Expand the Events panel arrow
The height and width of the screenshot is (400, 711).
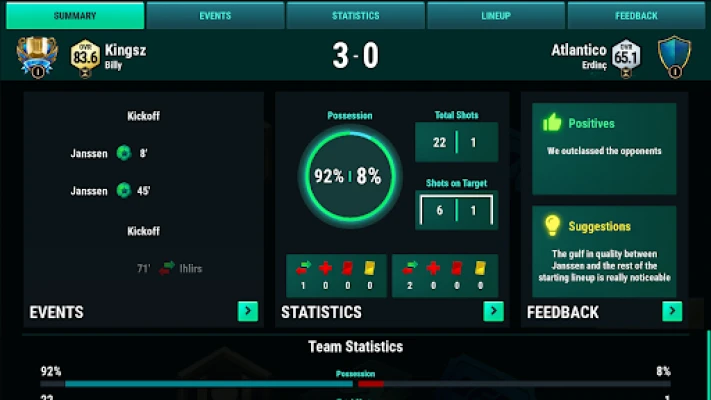[x=247, y=312]
